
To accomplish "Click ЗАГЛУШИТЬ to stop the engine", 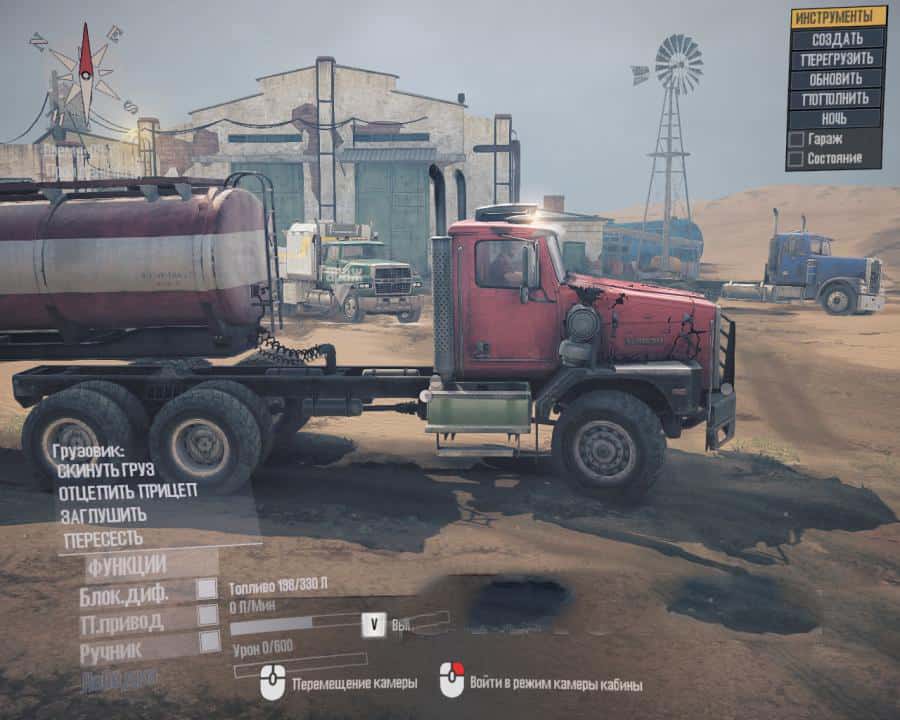I will point(102,515).
